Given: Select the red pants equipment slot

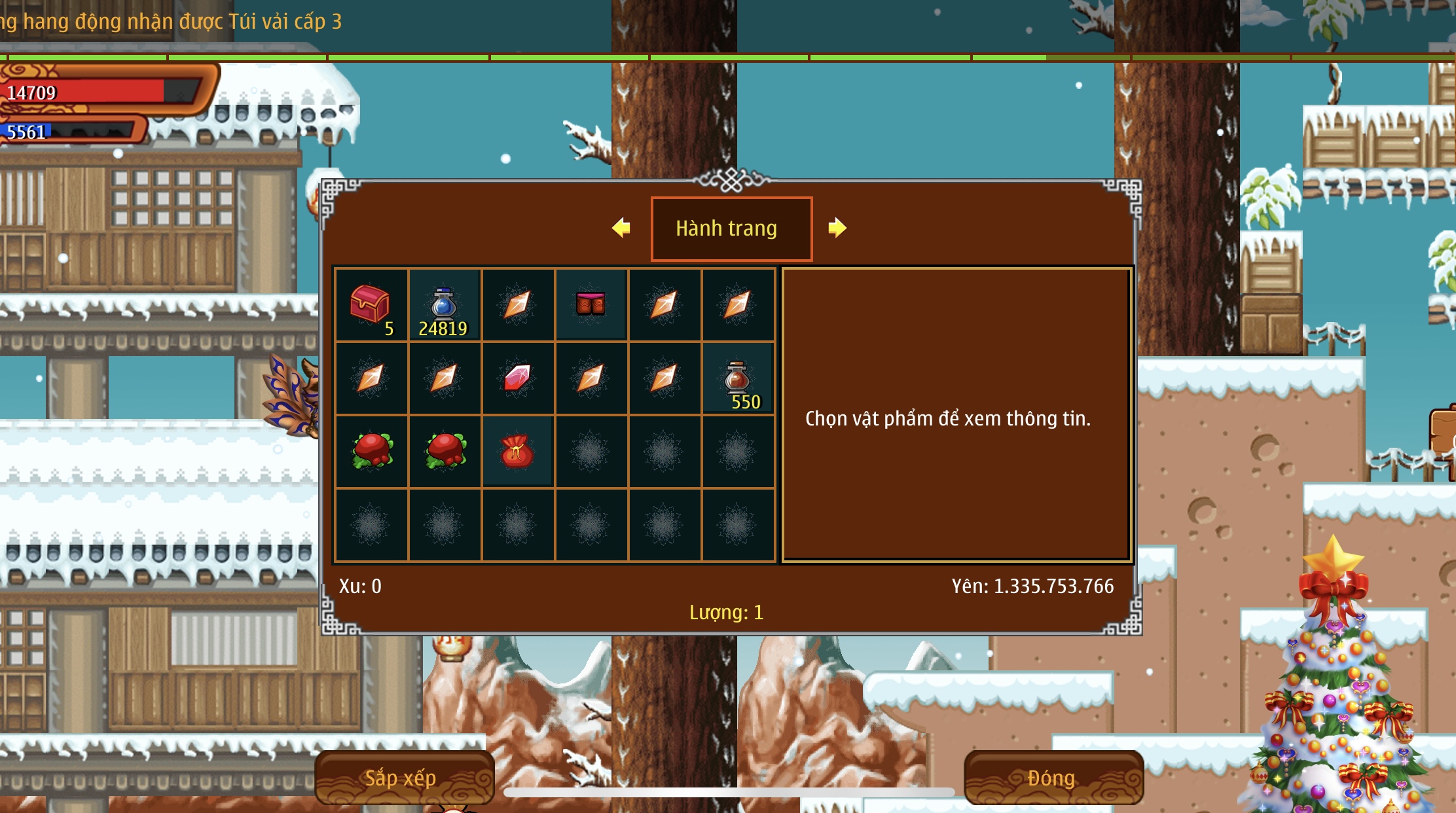Looking at the screenshot, I should click(591, 304).
